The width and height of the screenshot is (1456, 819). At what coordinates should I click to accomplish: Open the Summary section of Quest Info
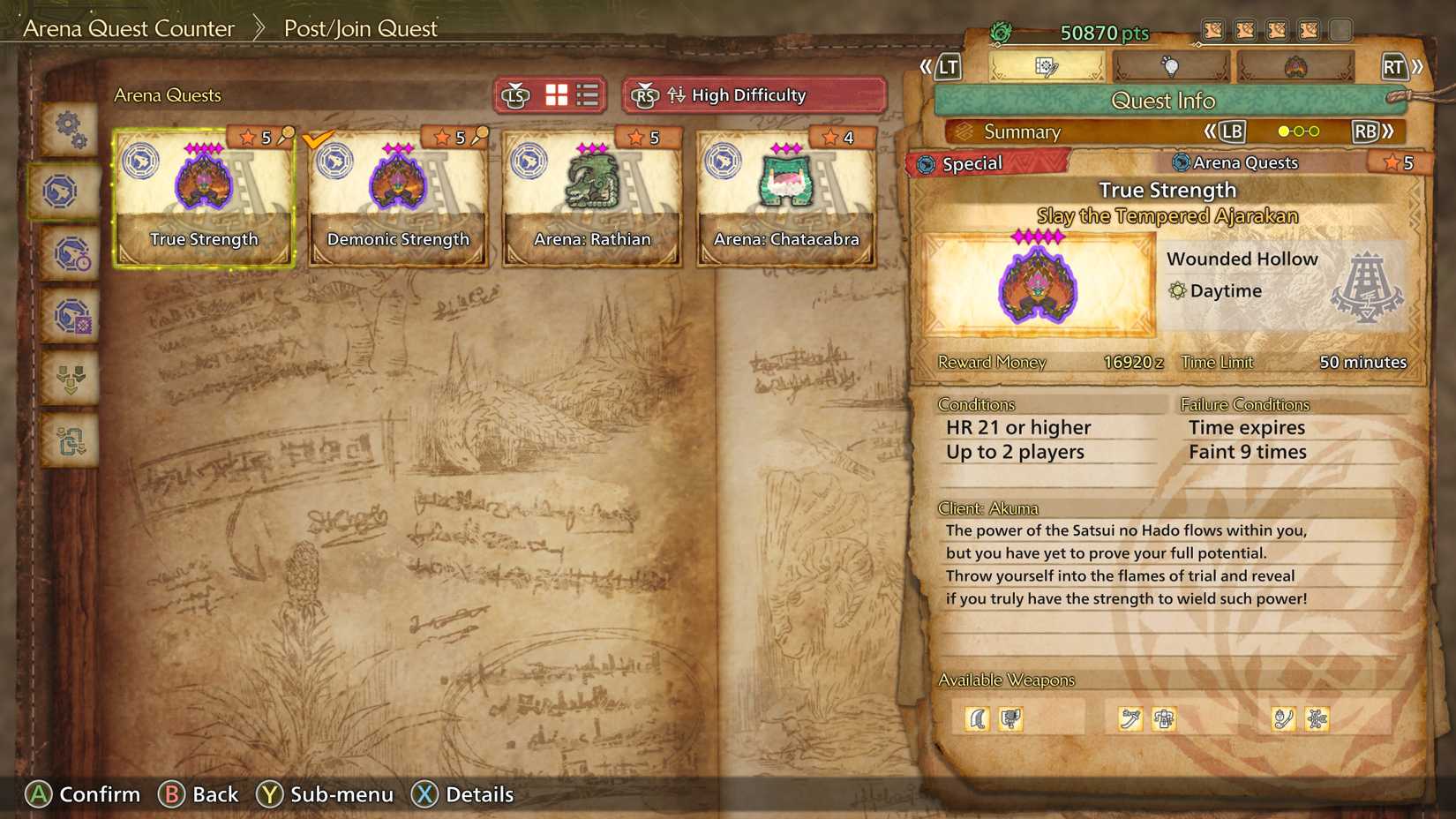click(1024, 131)
